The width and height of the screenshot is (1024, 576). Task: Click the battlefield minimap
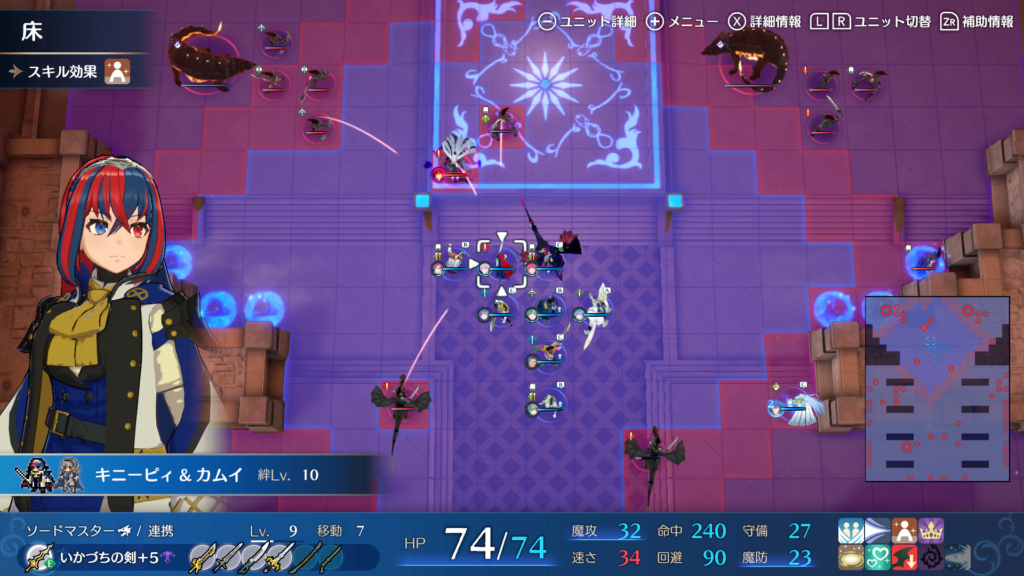tap(934, 388)
